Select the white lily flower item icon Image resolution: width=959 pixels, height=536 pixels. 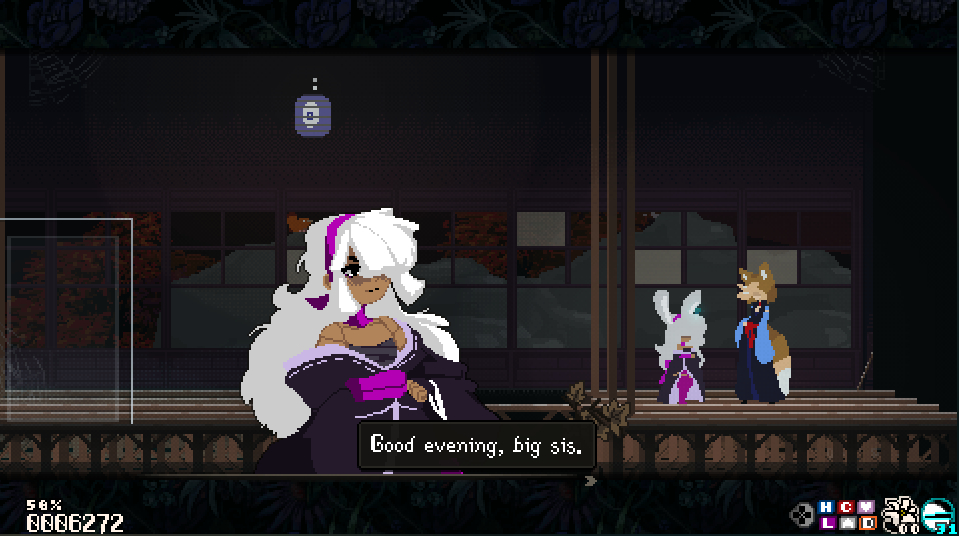(x=900, y=513)
